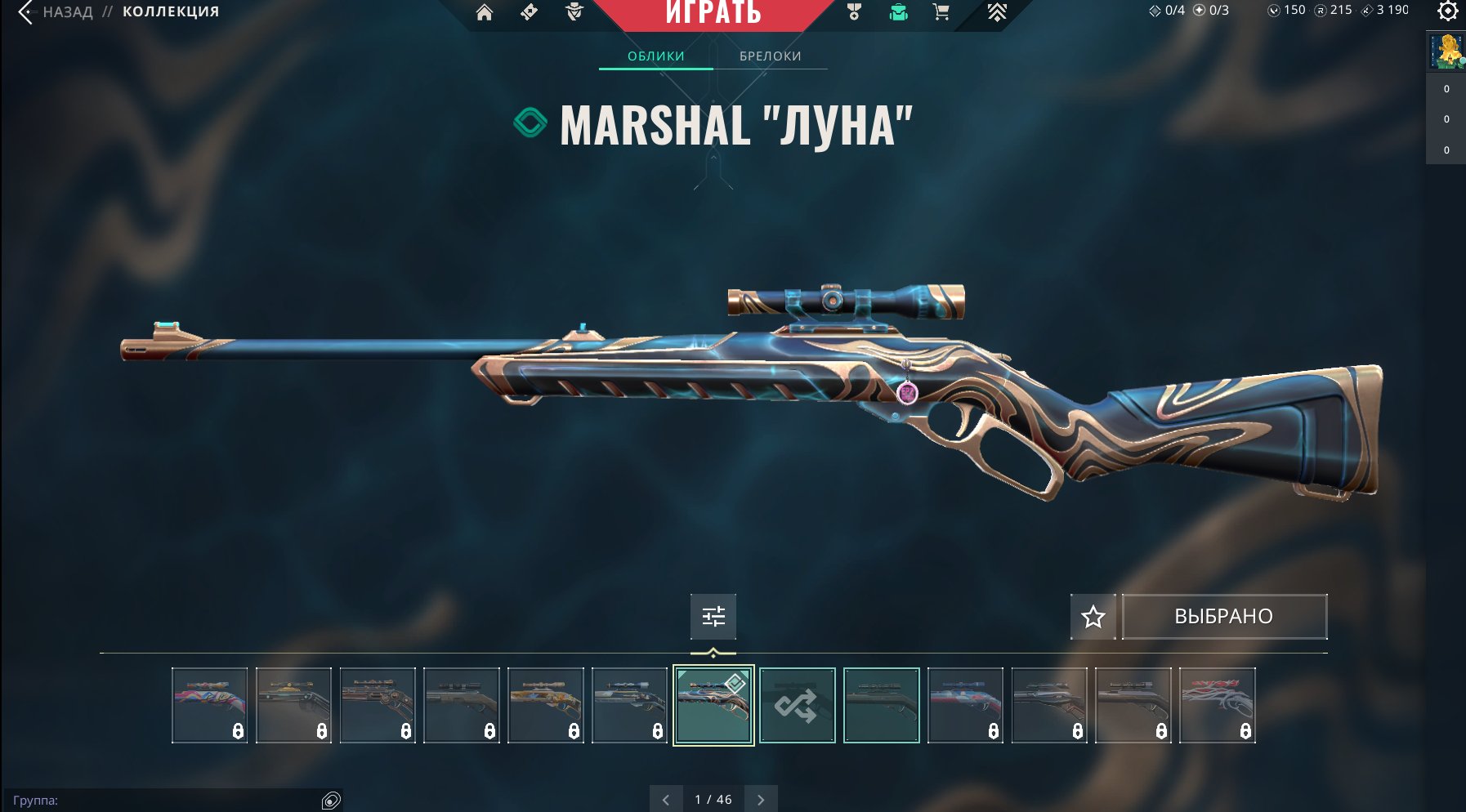
Task: Select the random skin shuffle tile
Action: [x=797, y=705]
